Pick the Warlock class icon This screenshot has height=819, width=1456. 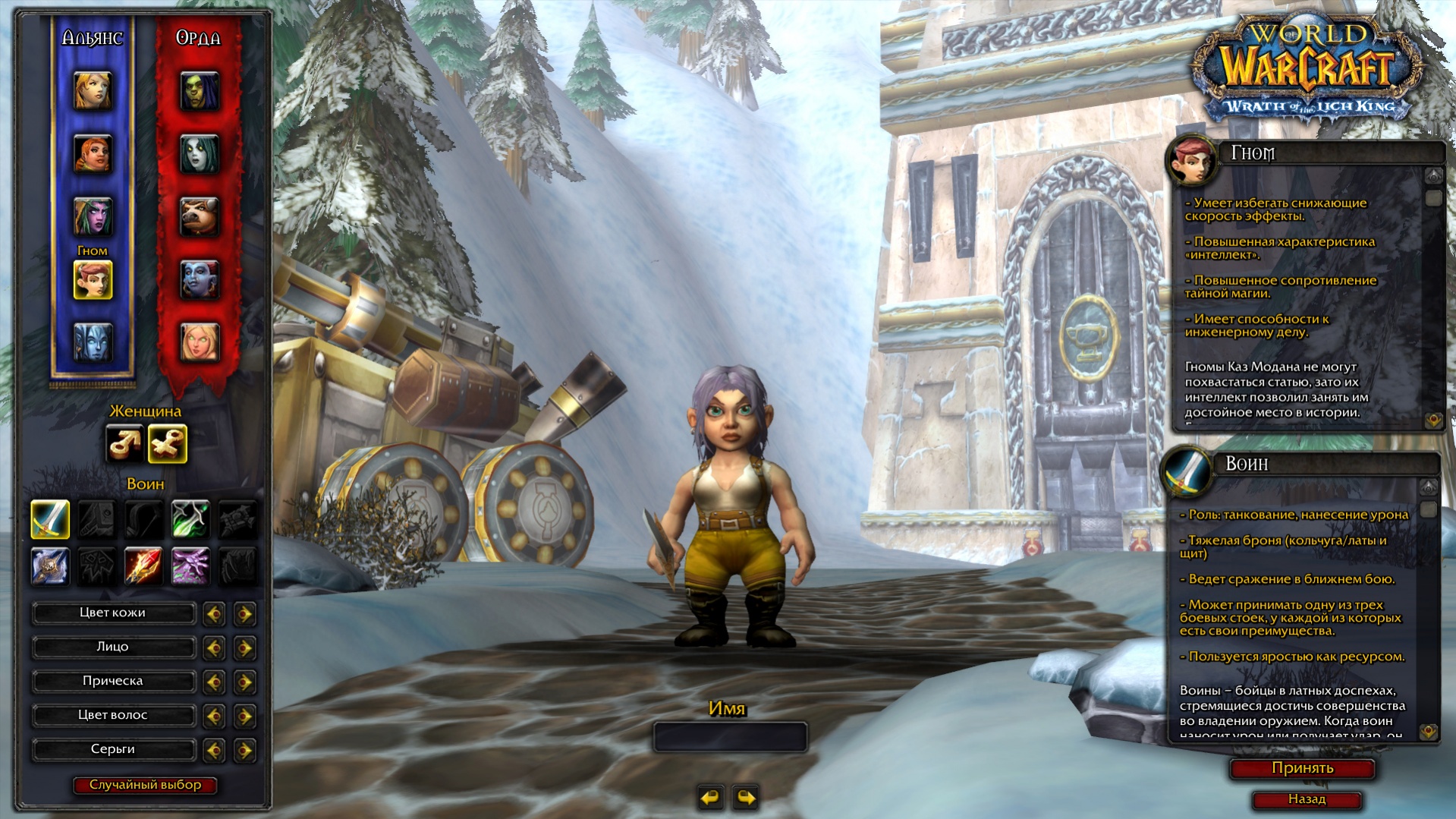tap(190, 567)
